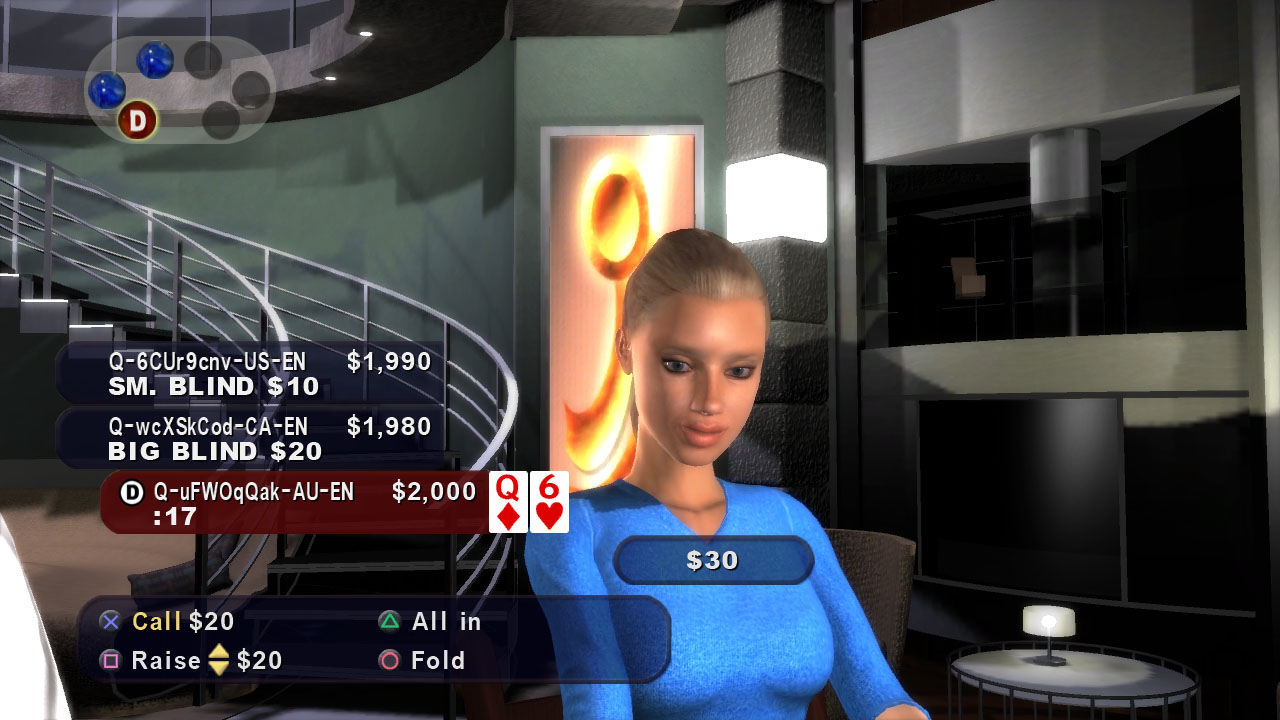This screenshot has width=1280, height=720.
Task: Click the Fold action
Action: point(436,660)
